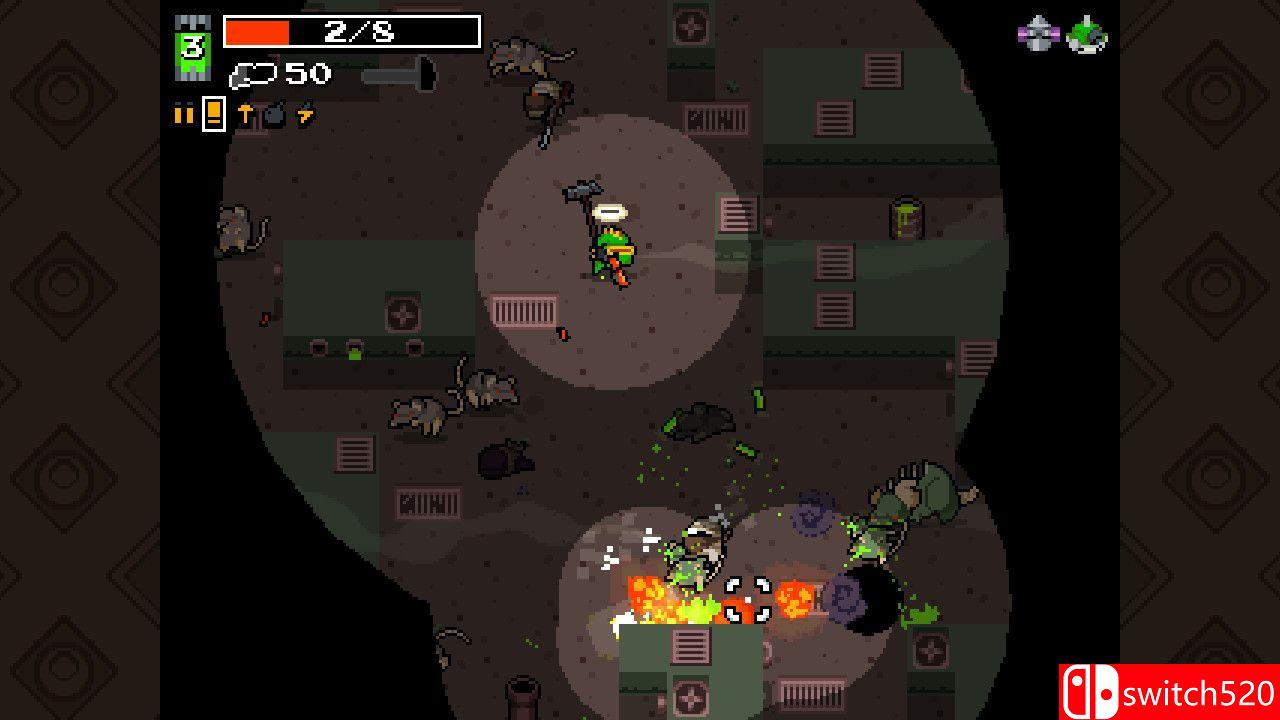Click the halo pickup above the player
Image resolution: width=1280 pixels, height=720 pixels.
[611, 211]
